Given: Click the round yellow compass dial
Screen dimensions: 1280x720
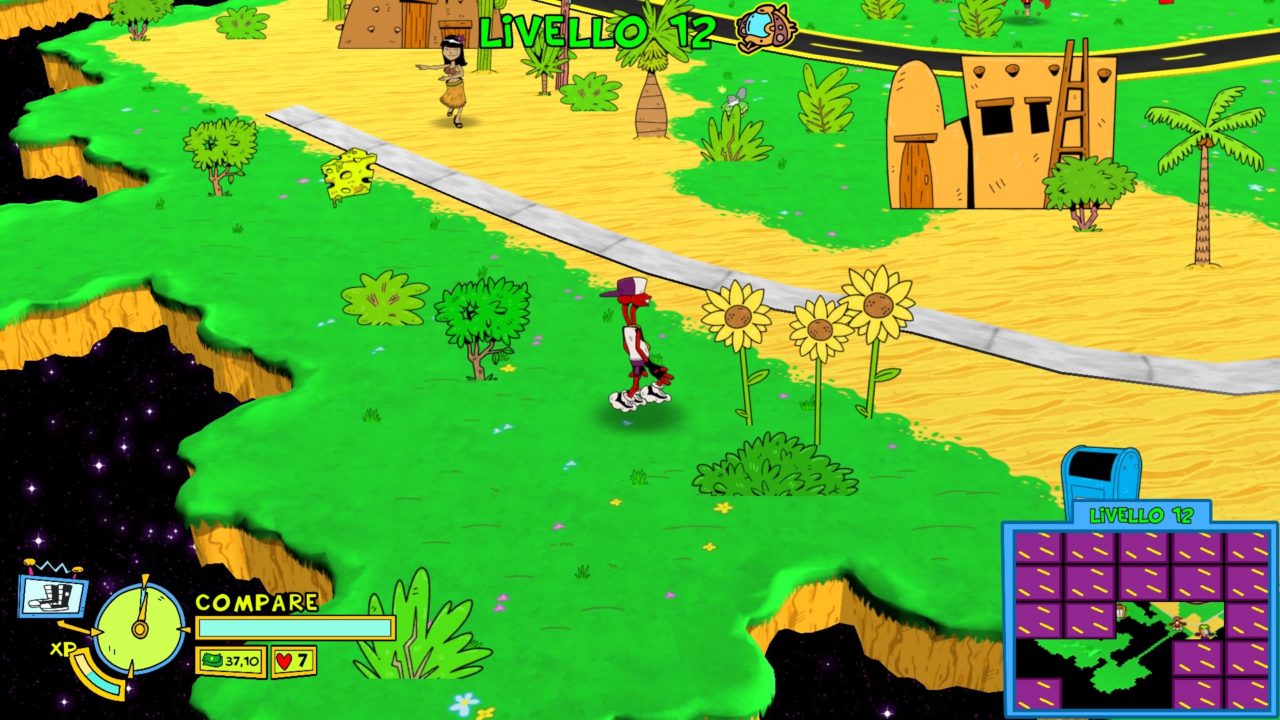Looking at the screenshot, I should click(x=140, y=627).
